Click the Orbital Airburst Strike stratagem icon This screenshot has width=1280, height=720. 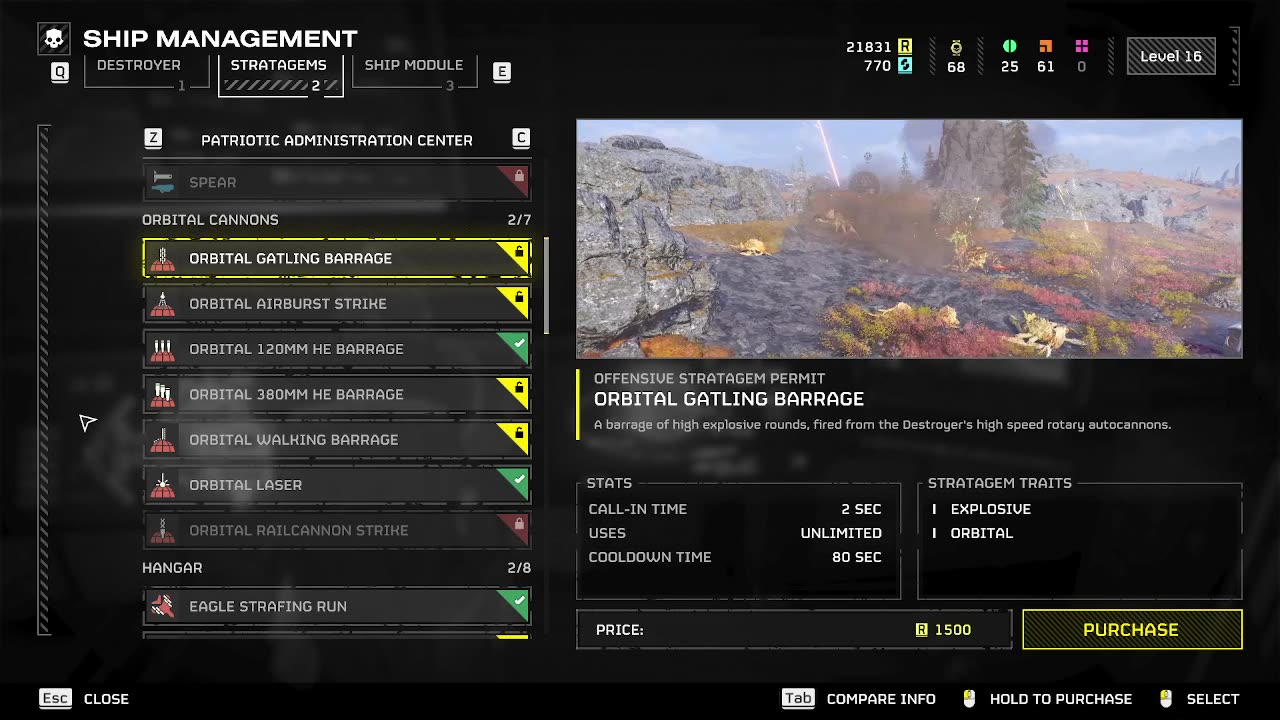click(x=164, y=303)
